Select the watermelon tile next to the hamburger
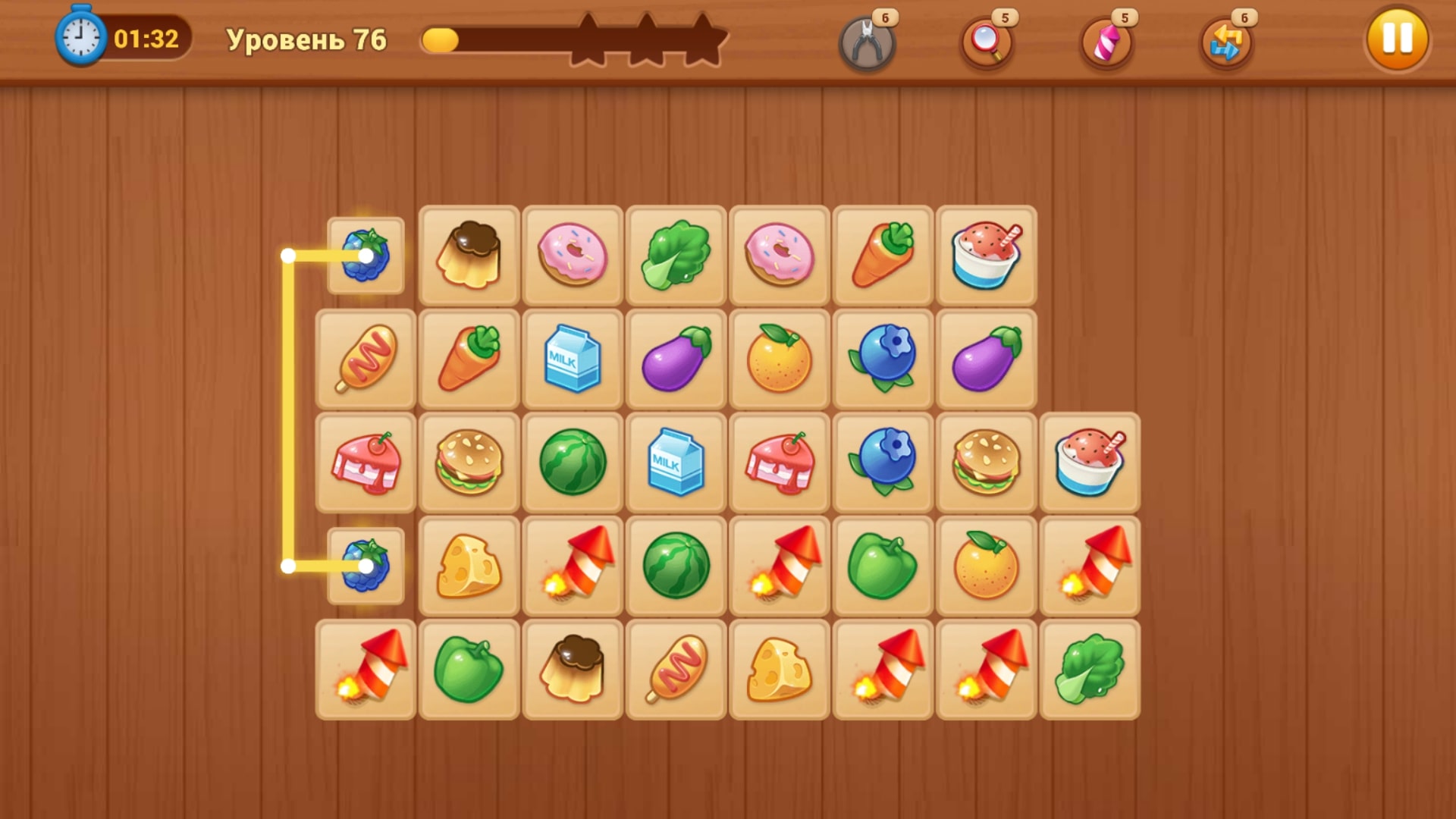Viewport: 1456px width, 819px height. coord(573,463)
